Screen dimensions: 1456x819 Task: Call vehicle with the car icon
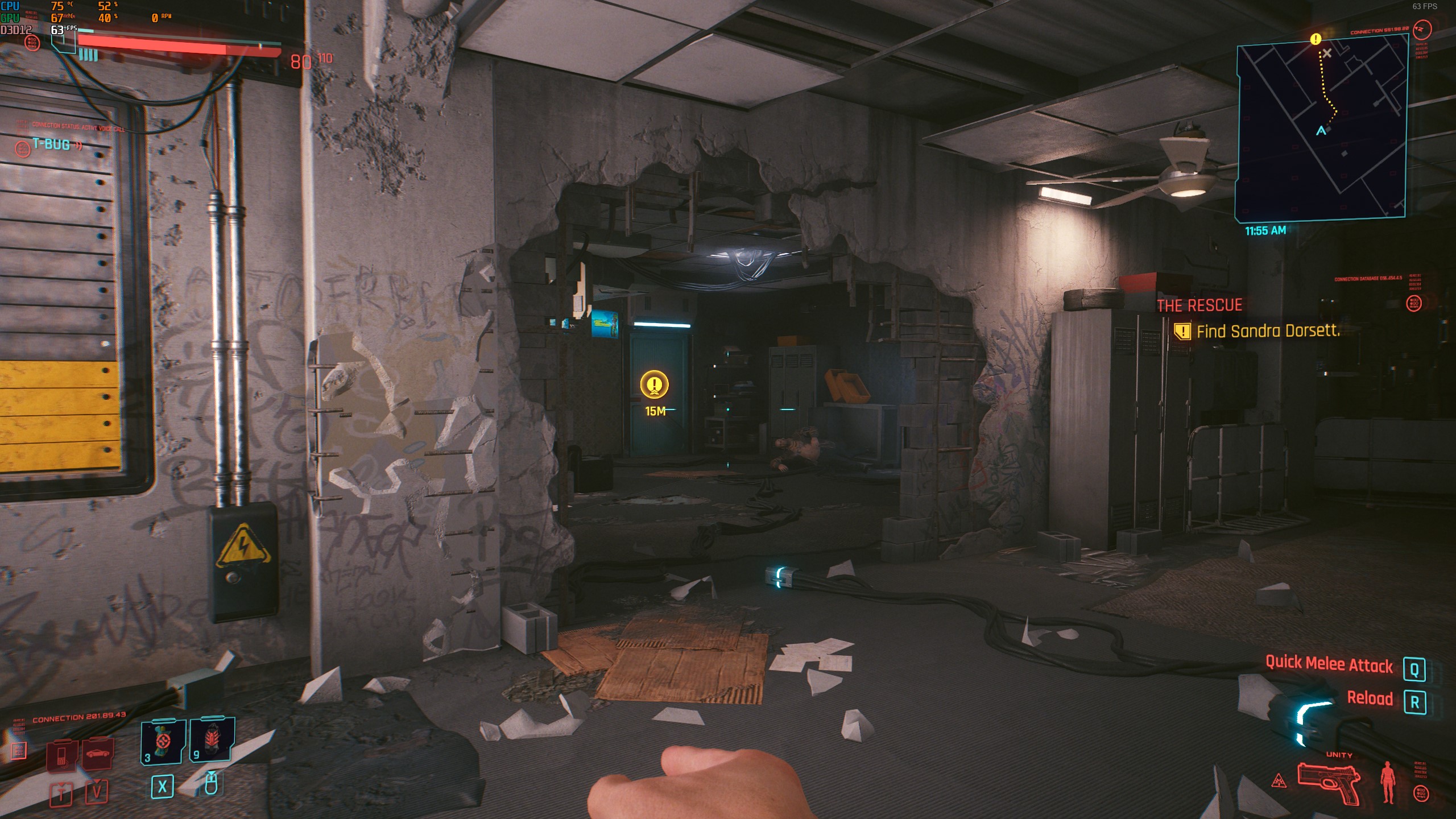coord(98,754)
